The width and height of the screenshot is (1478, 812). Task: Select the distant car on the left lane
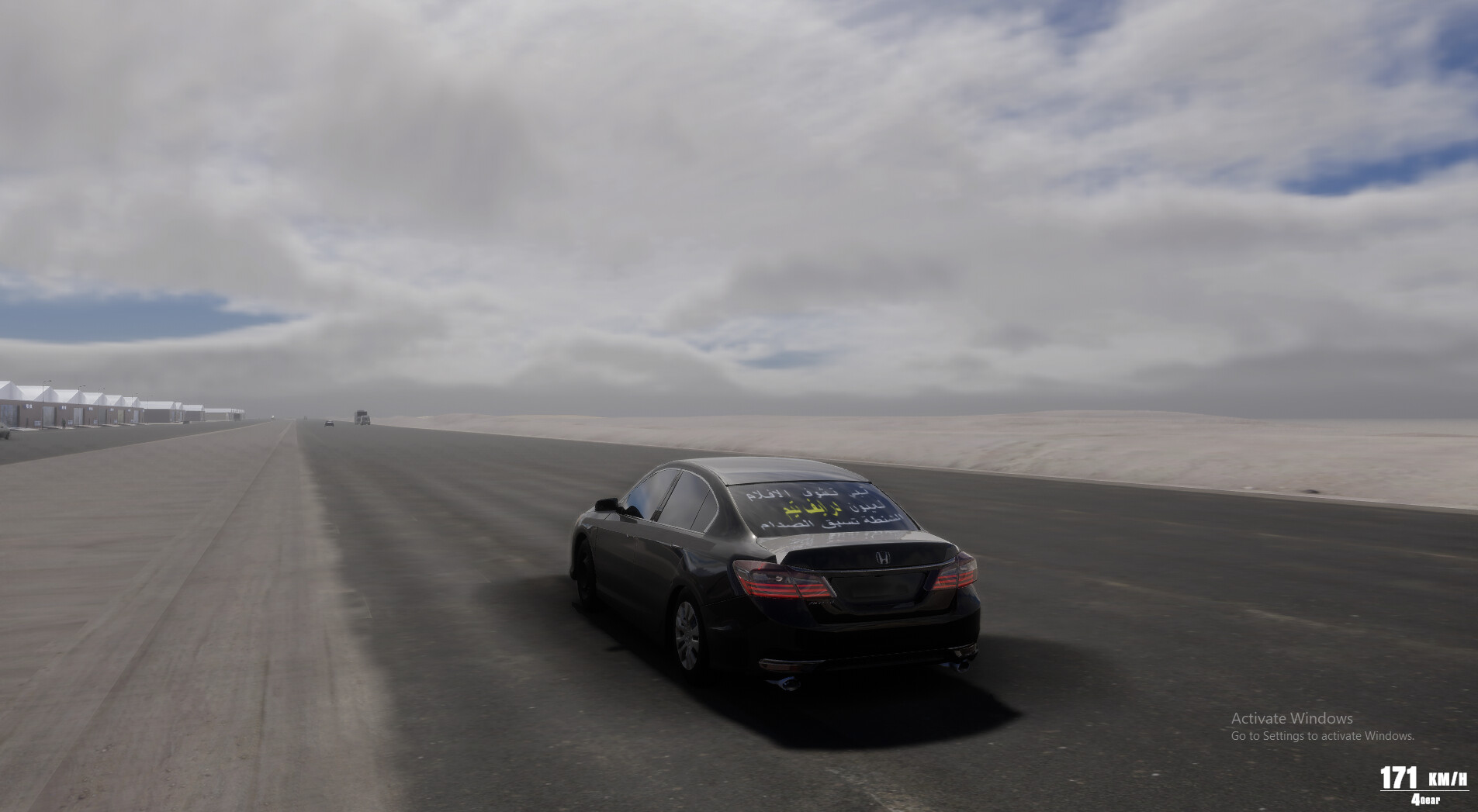coord(329,424)
